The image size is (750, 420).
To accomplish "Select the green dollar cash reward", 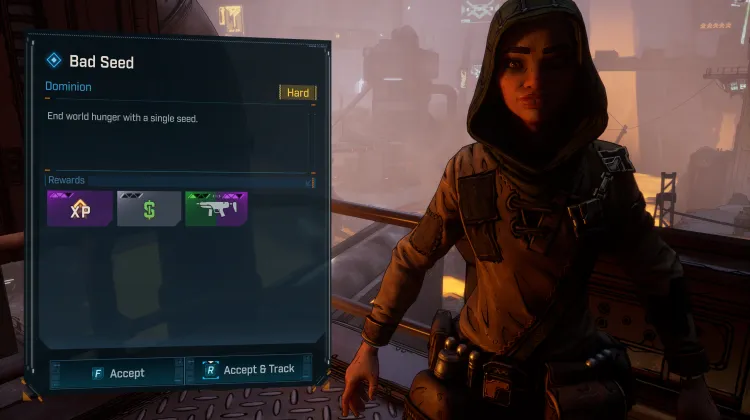I will point(149,209).
